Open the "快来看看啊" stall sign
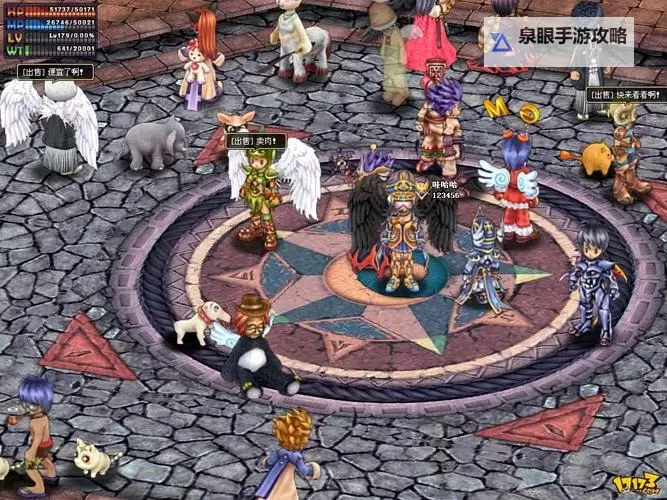The width and height of the screenshot is (667, 500). (625, 95)
